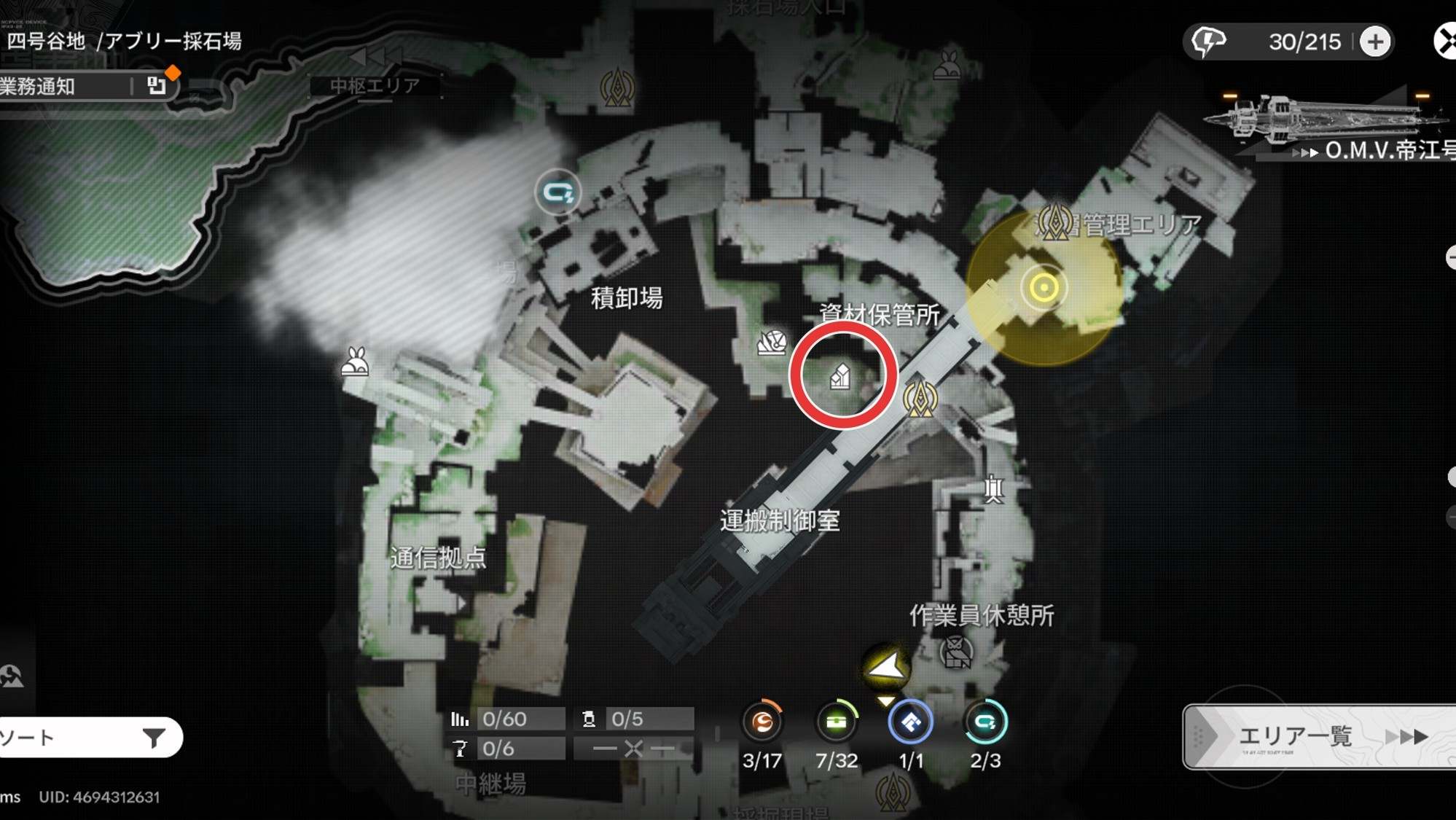Click the plus button beside 30/215 stamina
The width and height of the screenshot is (1456, 820).
point(1374,42)
